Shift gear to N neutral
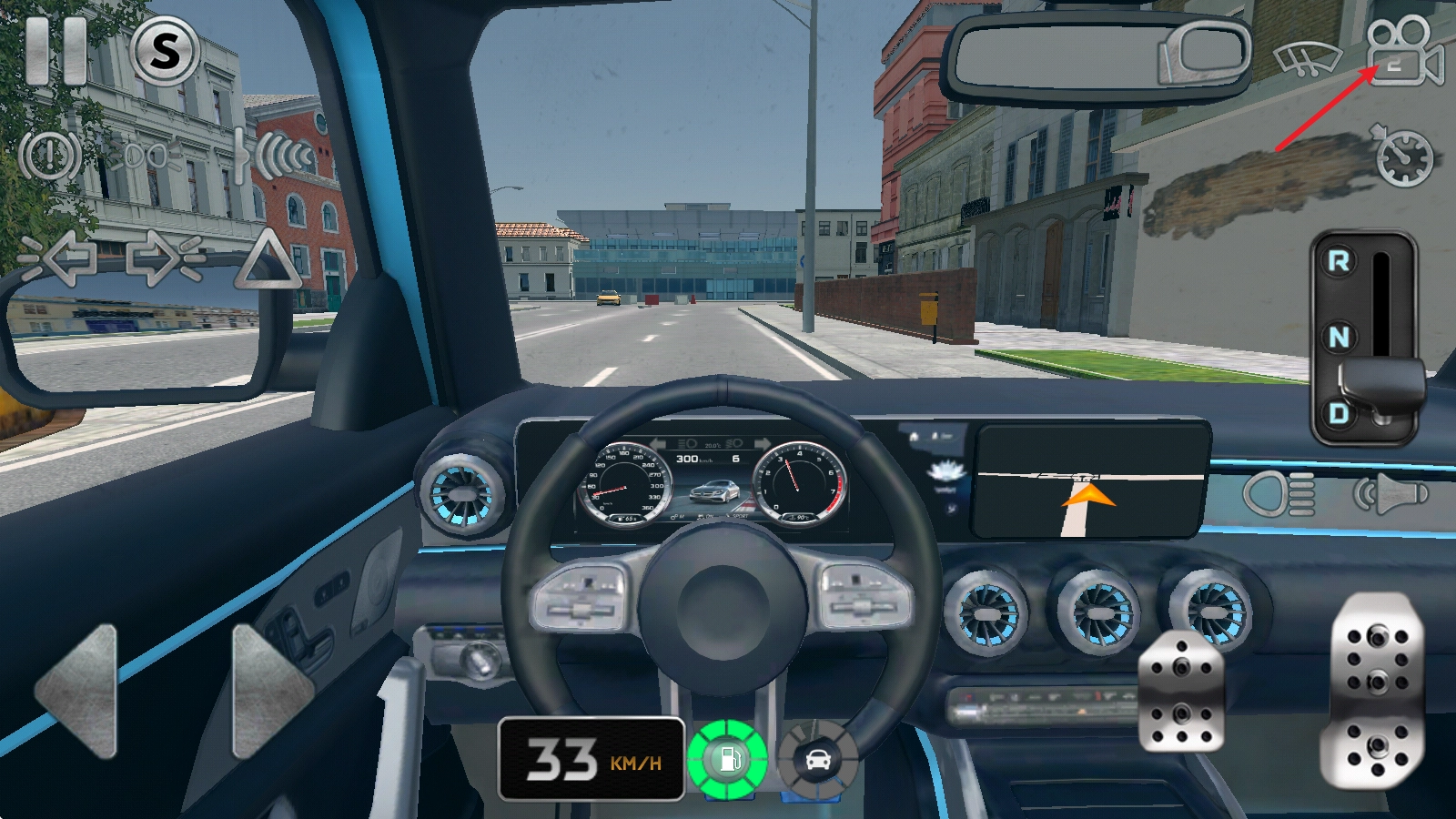 point(1339,338)
